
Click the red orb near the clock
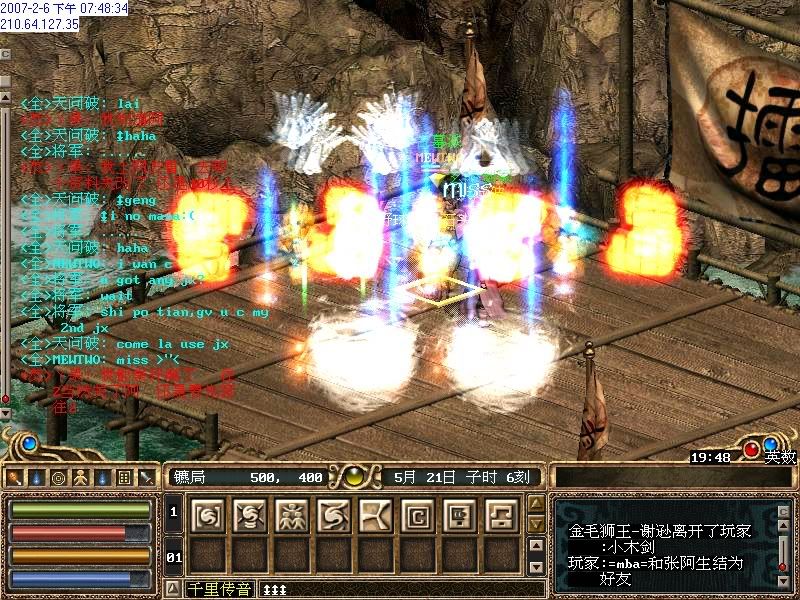point(751,449)
